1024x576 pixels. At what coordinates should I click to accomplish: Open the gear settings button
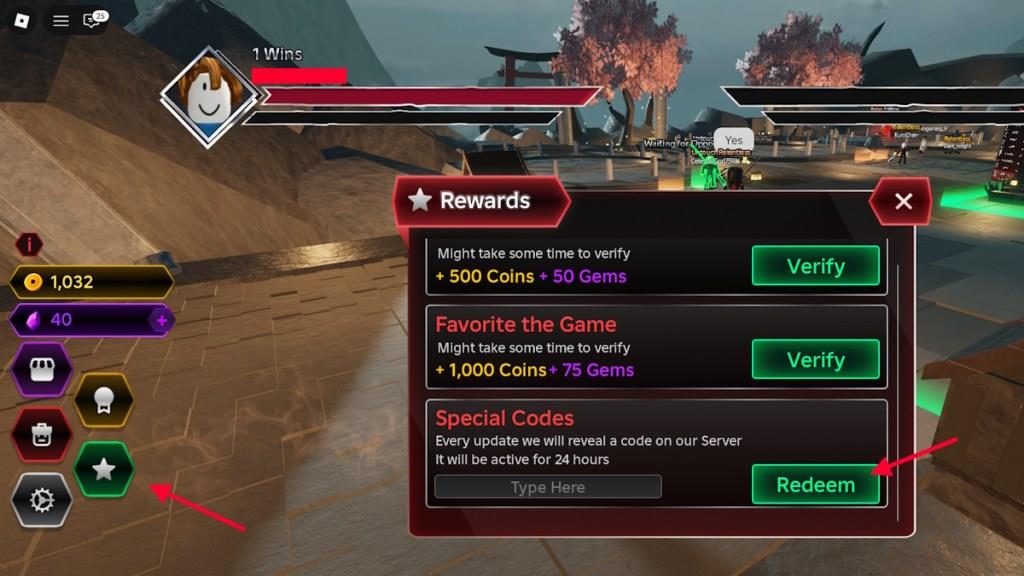point(41,499)
